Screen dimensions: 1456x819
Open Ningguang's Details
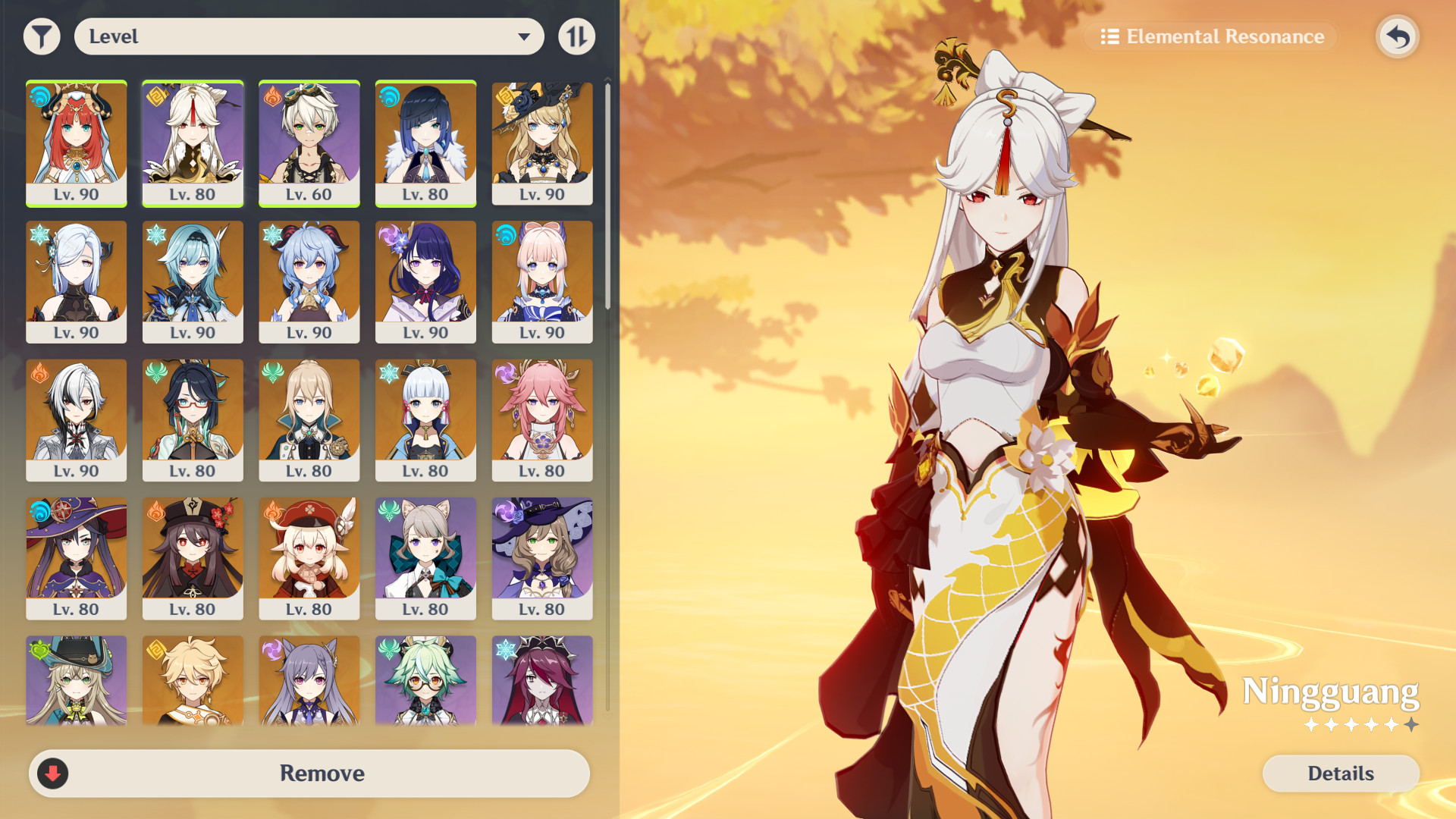pos(1341,773)
